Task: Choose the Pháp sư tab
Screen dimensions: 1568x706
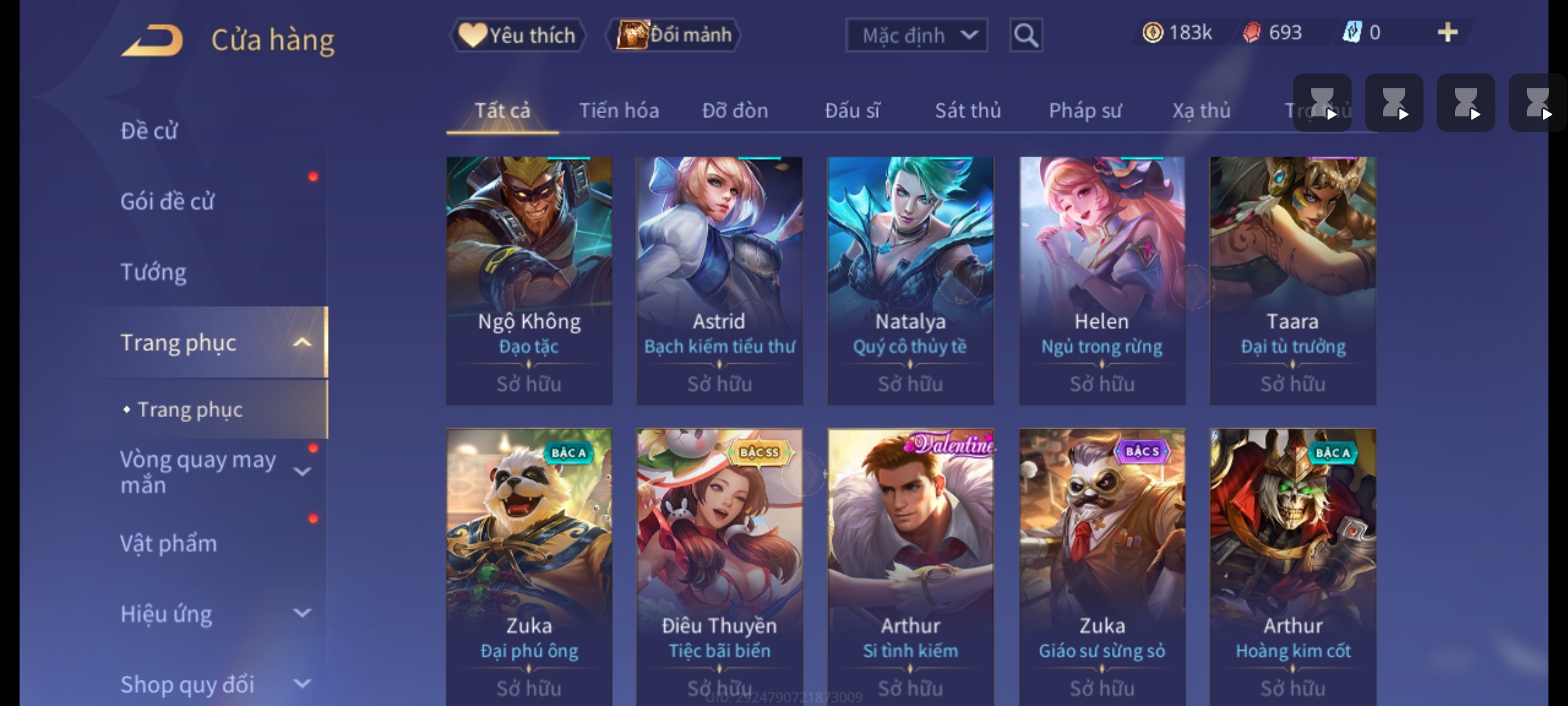Action: point(1085,110)
